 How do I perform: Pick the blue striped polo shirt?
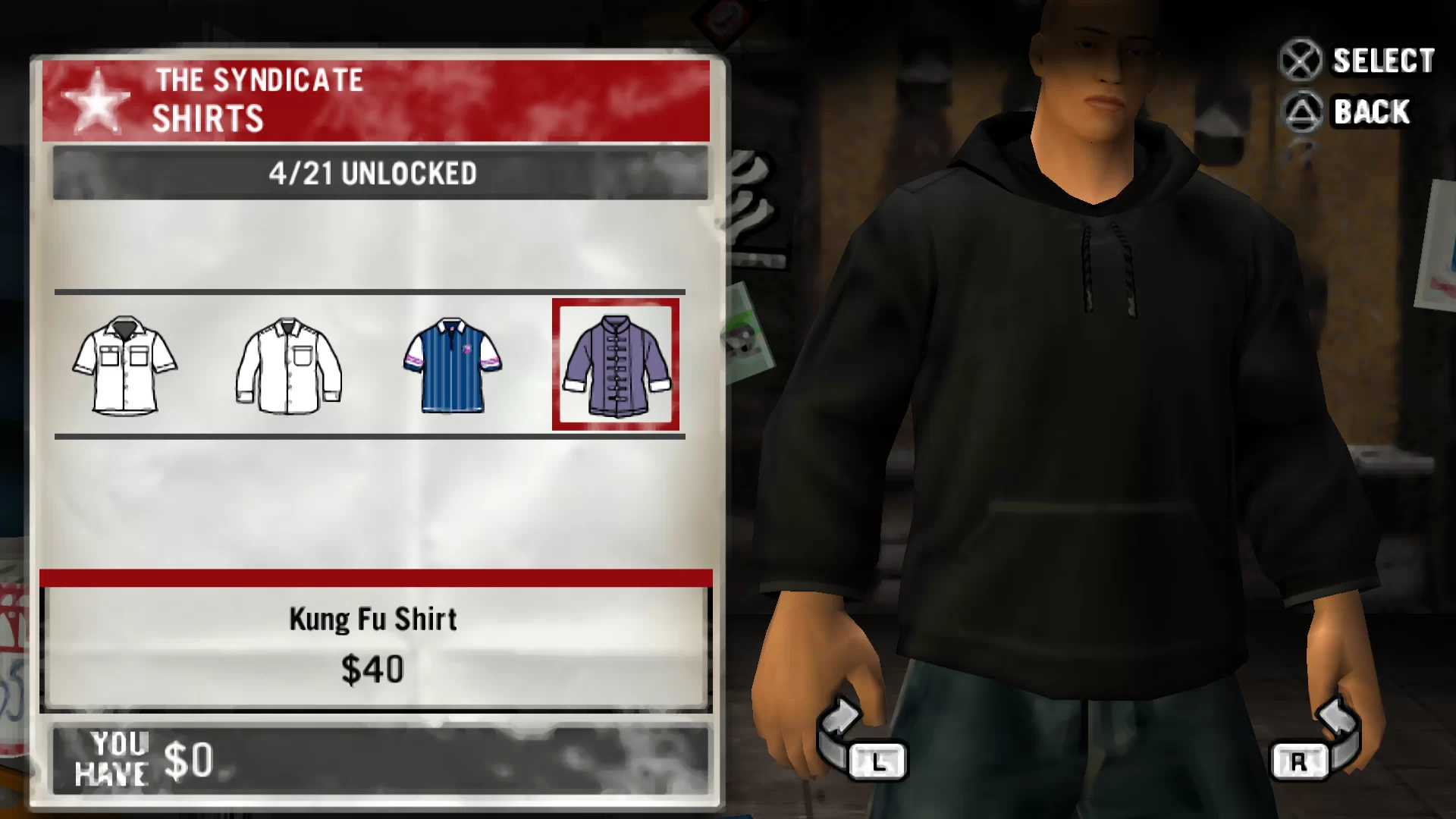[453, 365]
